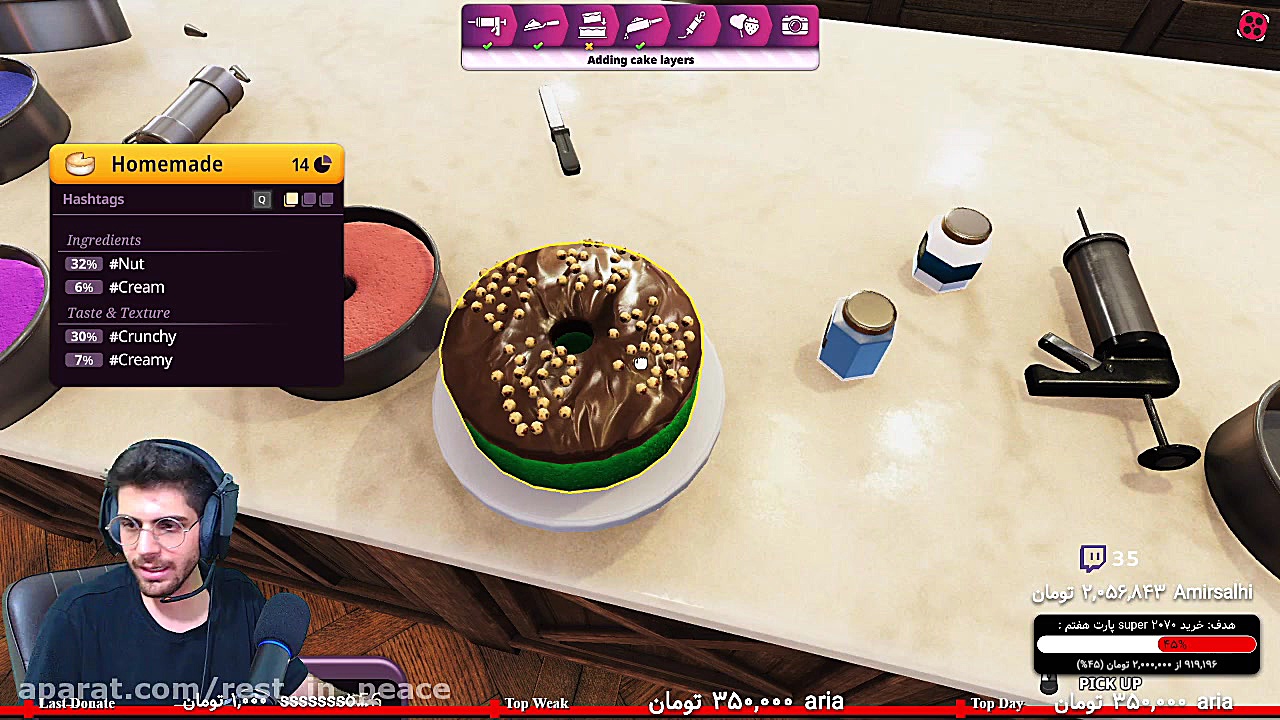
Task: Toggle the Q hashtag display option
Action: 261,199
